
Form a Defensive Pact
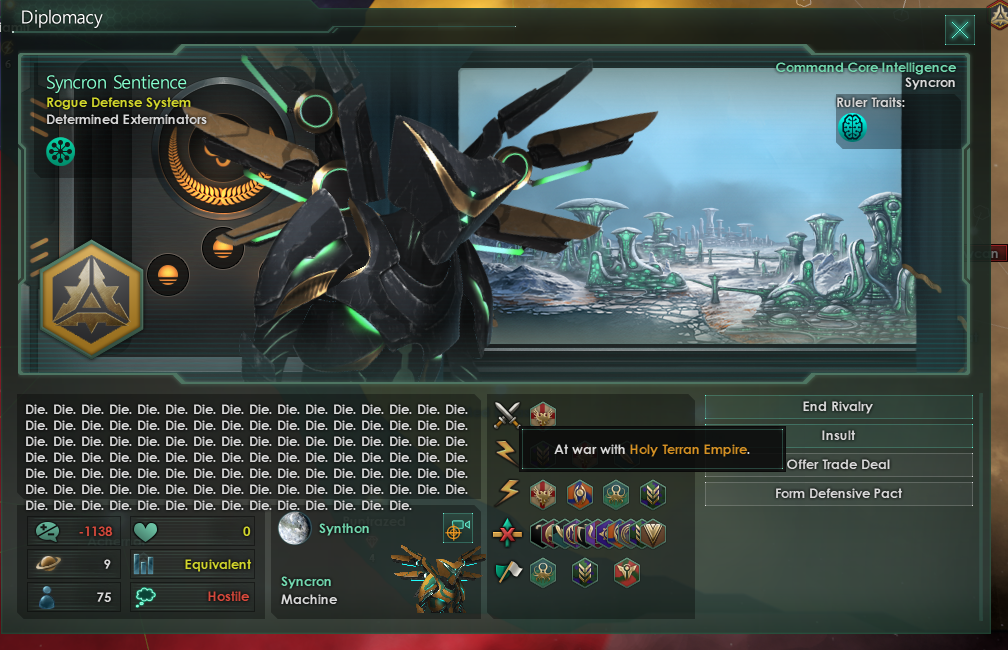click(x=838, y=494)
